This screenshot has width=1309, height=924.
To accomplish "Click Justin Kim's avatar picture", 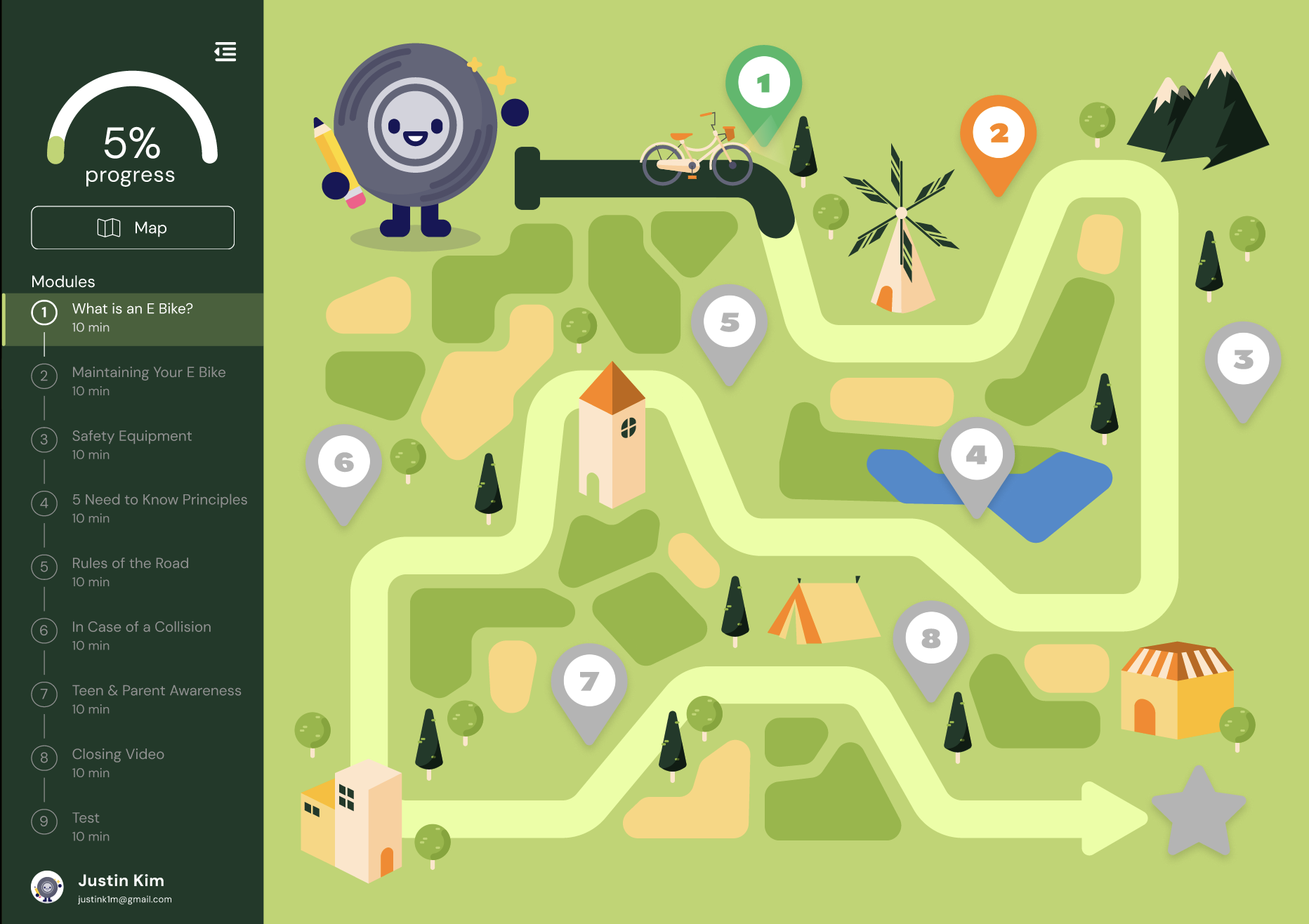I will (x=46, y=887).
